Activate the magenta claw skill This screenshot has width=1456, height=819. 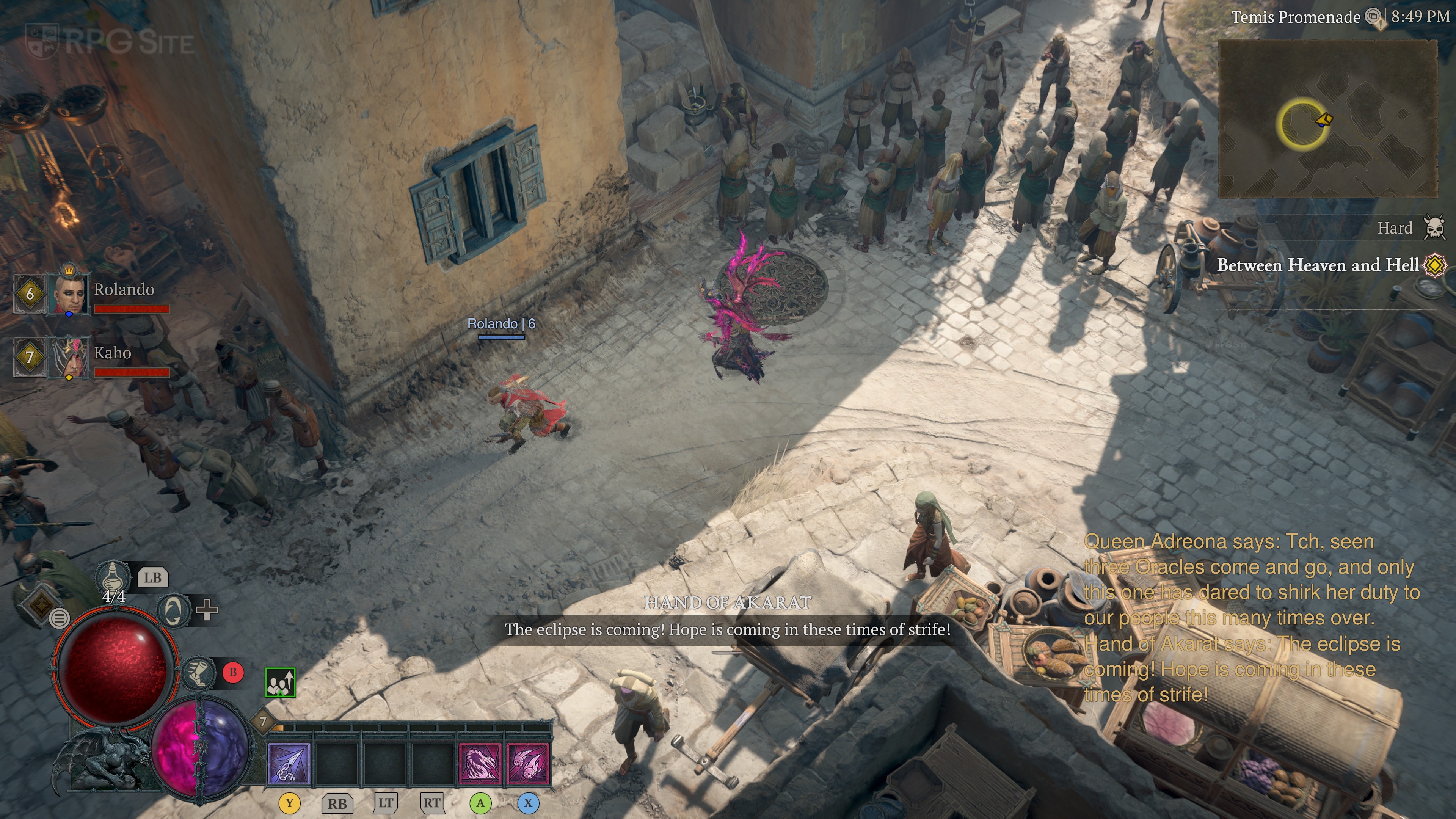point(480,764)
